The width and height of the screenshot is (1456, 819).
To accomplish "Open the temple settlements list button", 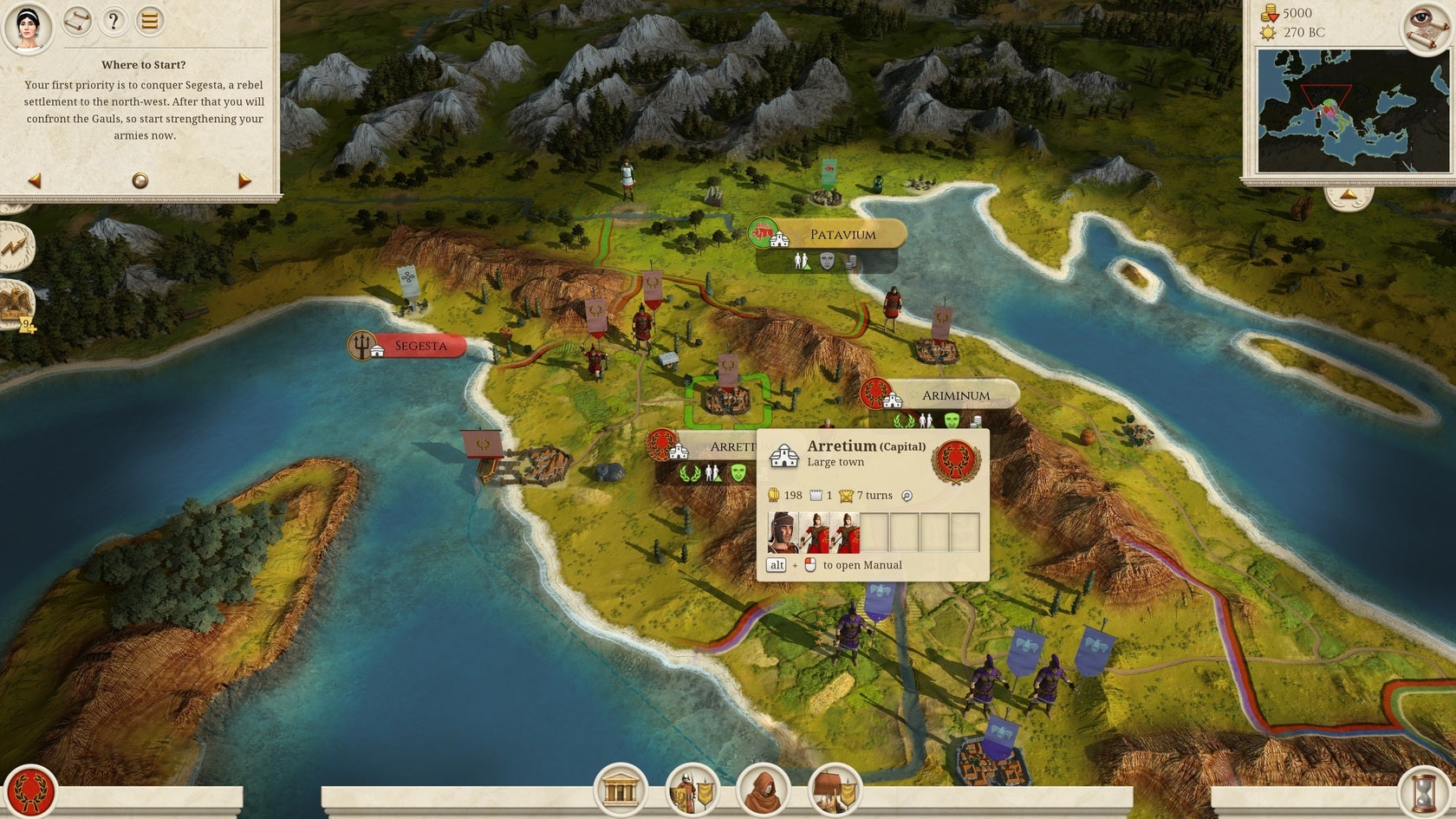I will click(x=620, y=790).
